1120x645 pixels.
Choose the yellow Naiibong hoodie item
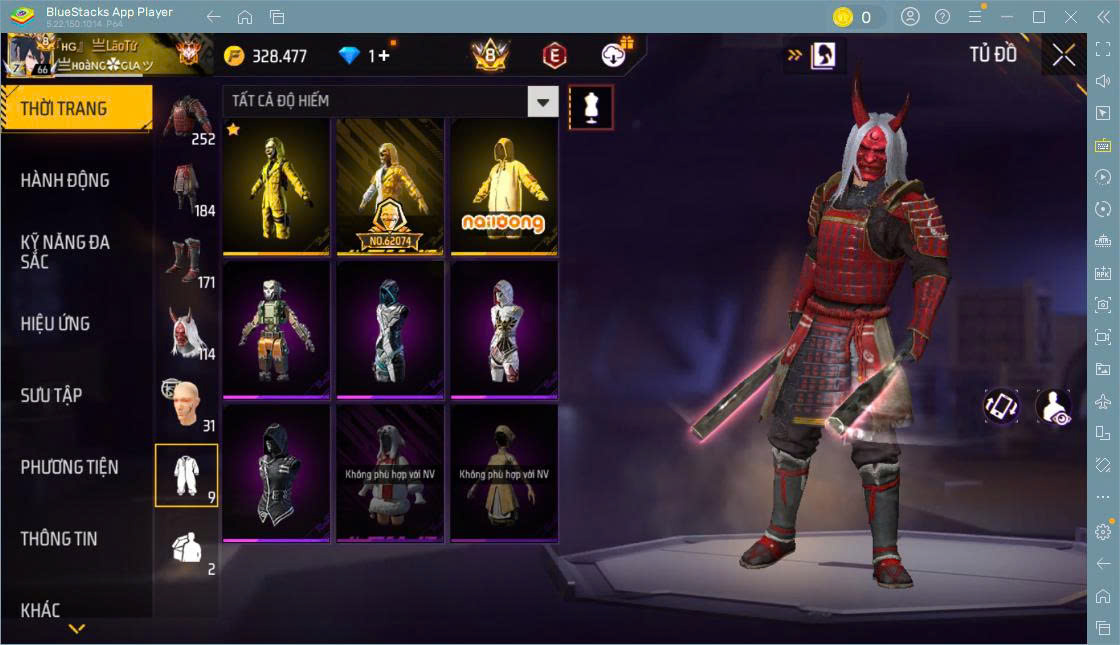pos(504,186)
